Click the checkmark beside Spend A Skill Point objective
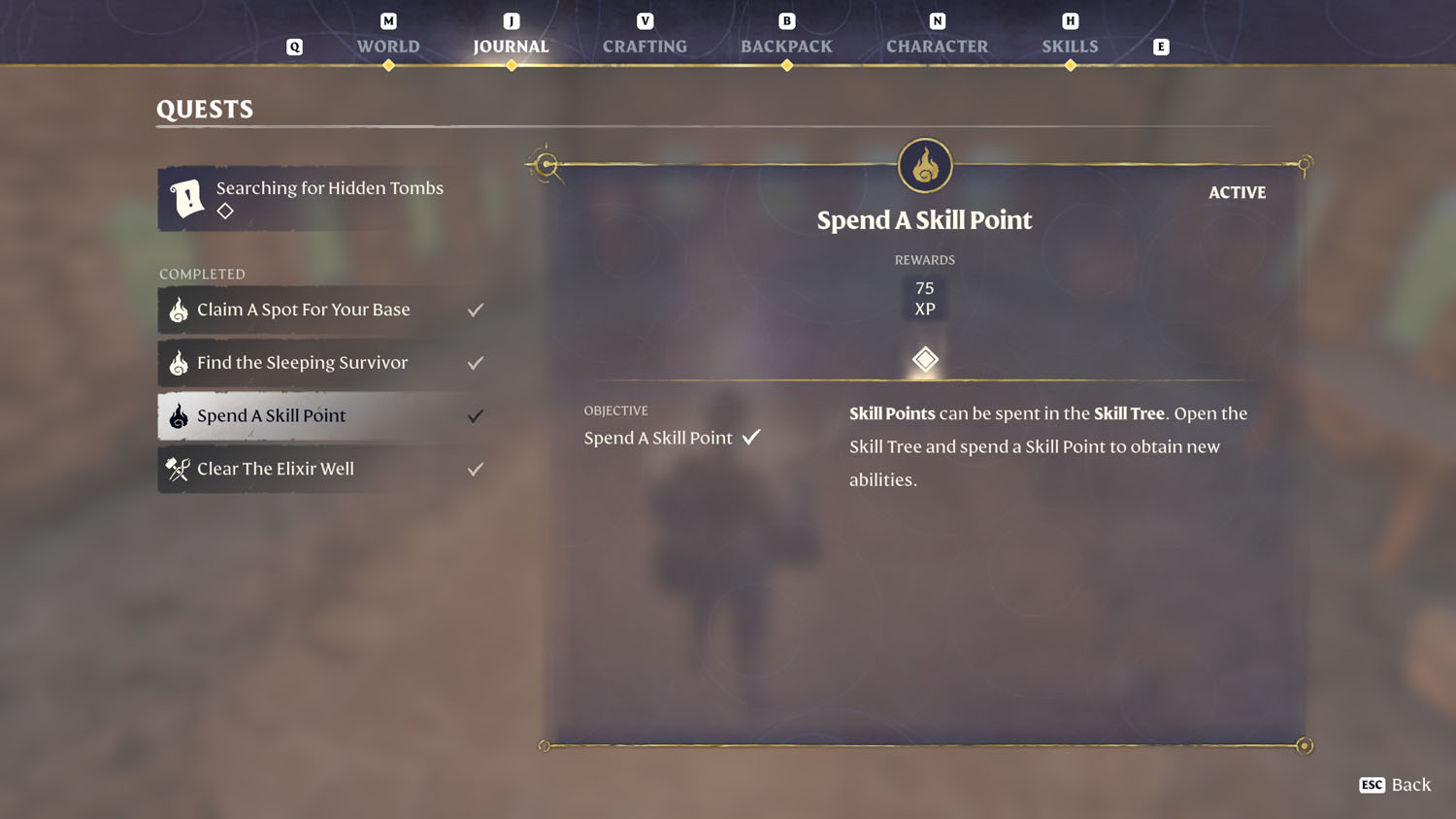 [751, 437]
